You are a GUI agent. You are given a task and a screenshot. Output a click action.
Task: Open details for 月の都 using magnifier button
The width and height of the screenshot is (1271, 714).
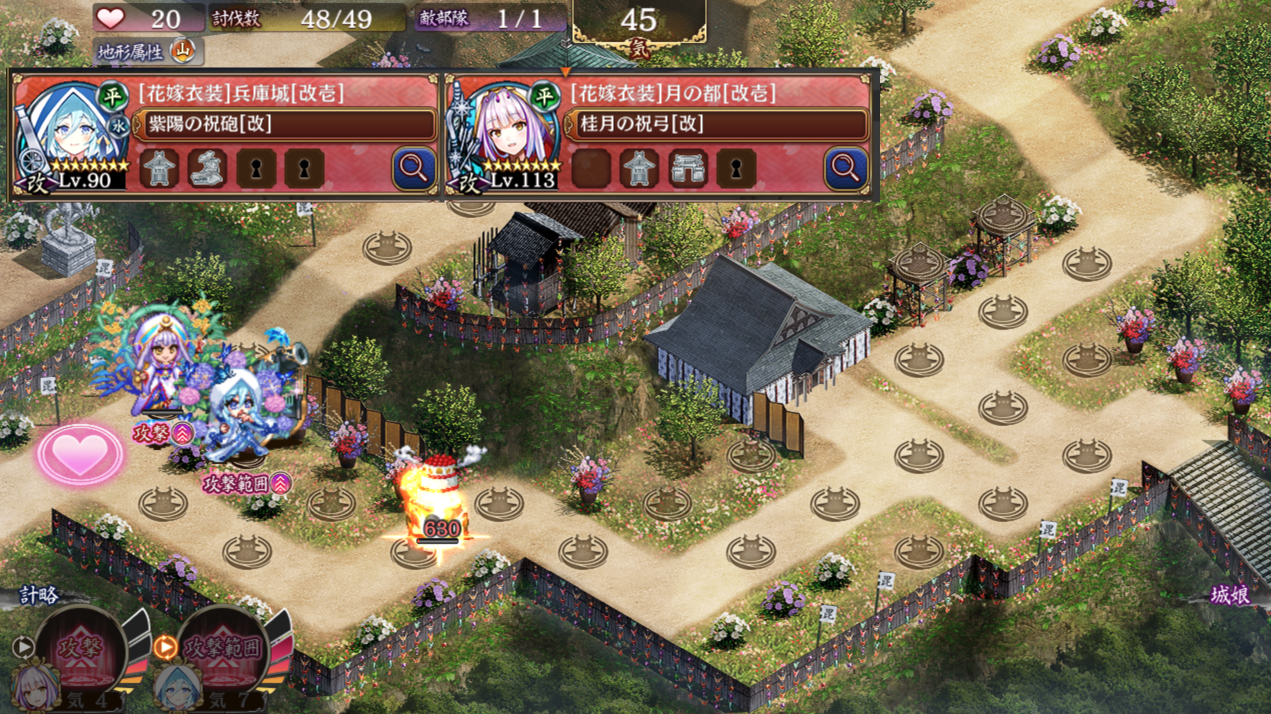coord(845,168)
